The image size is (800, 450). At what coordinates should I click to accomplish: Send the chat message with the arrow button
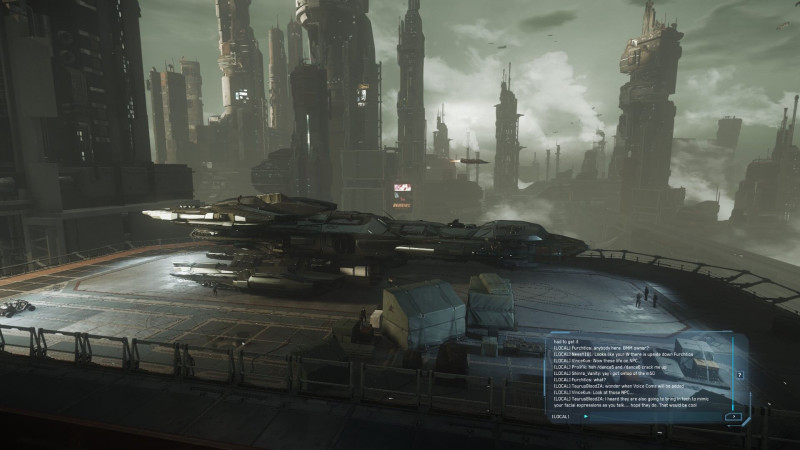[734, 416]
